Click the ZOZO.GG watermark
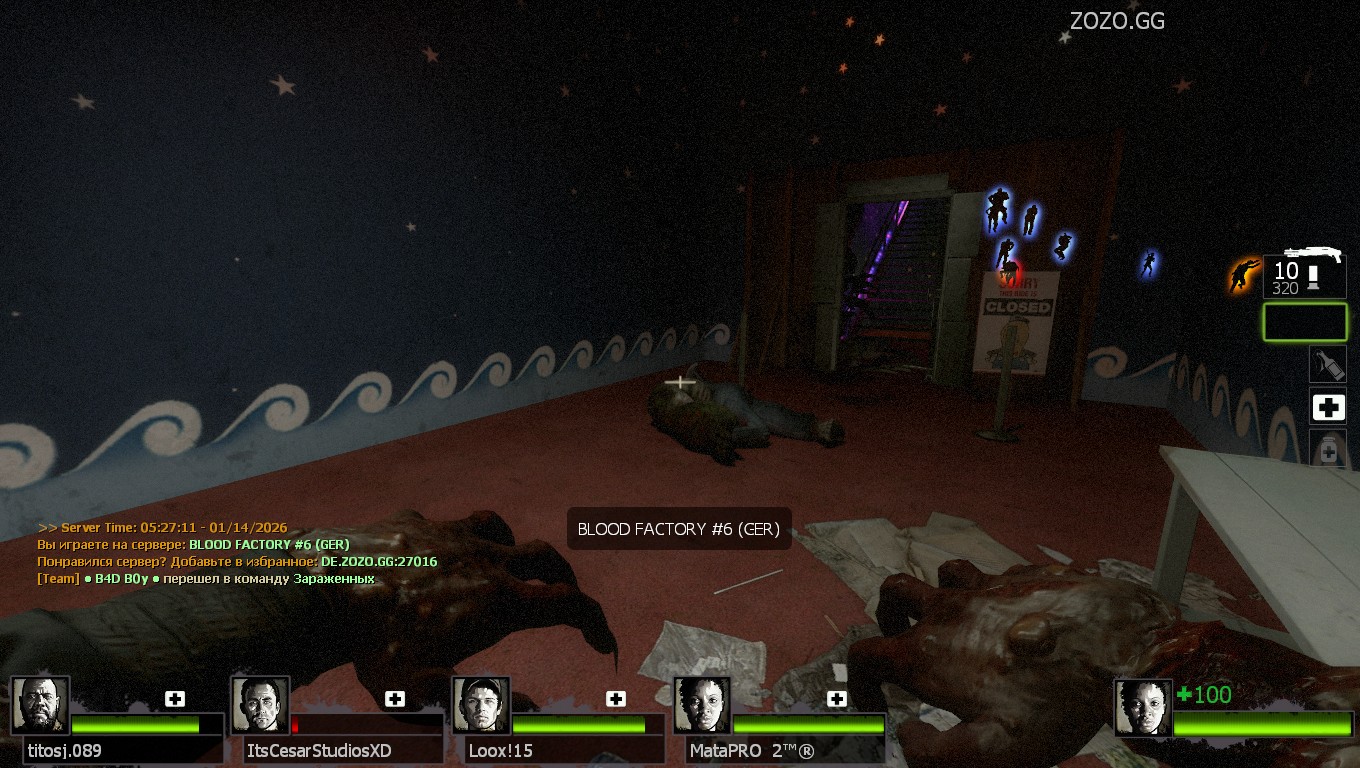1360x768 pixels. (1117, 21)
